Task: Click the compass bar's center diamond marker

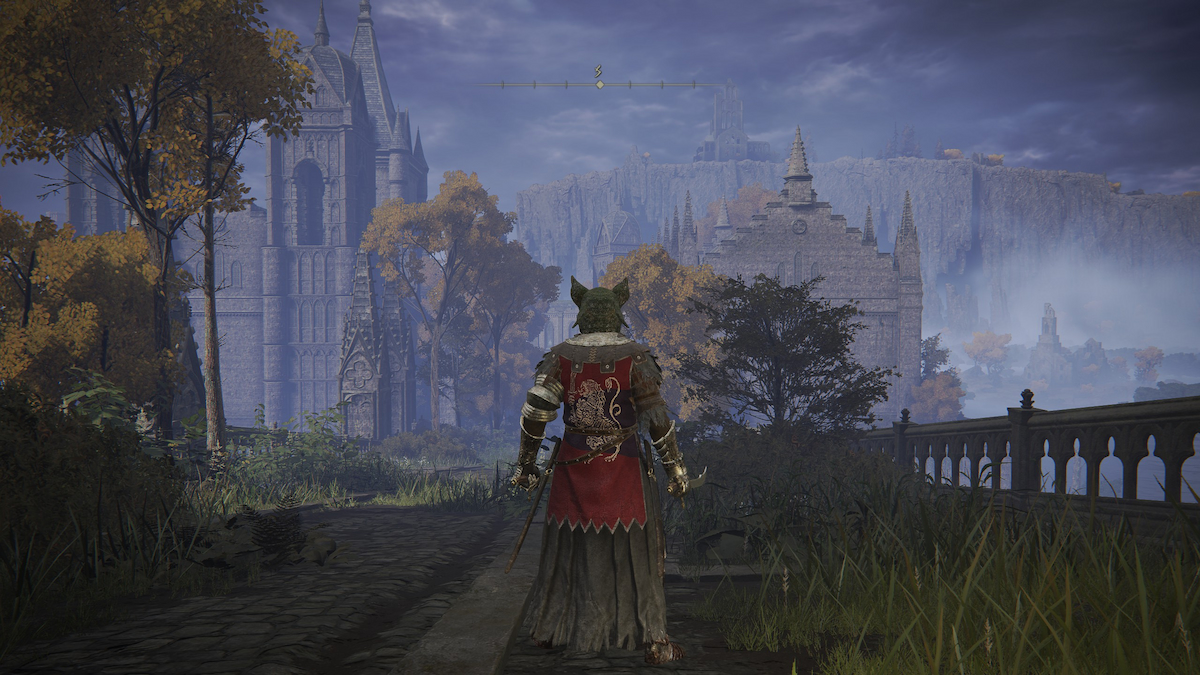Action: [600, 85]
